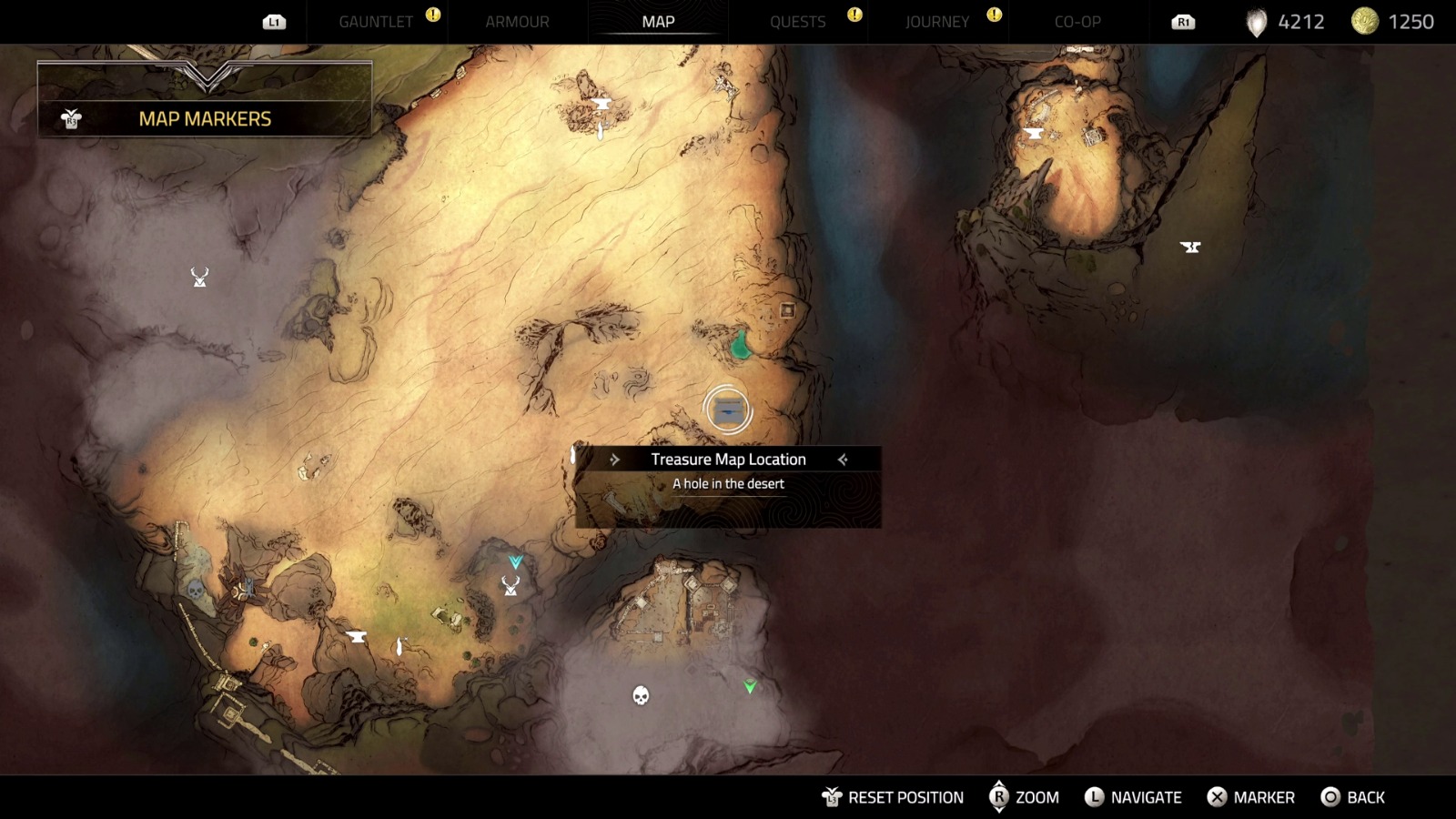1456x819 pixels.
Task: Switch to the JOURNEY tab
Action: (x=936, y=21)
